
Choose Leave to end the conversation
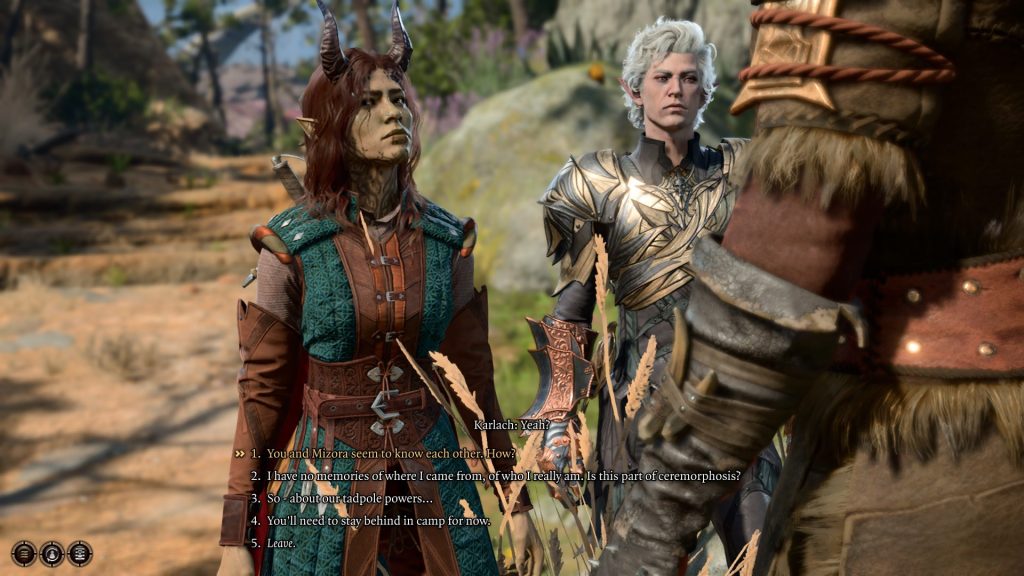[x=283, y=543]
